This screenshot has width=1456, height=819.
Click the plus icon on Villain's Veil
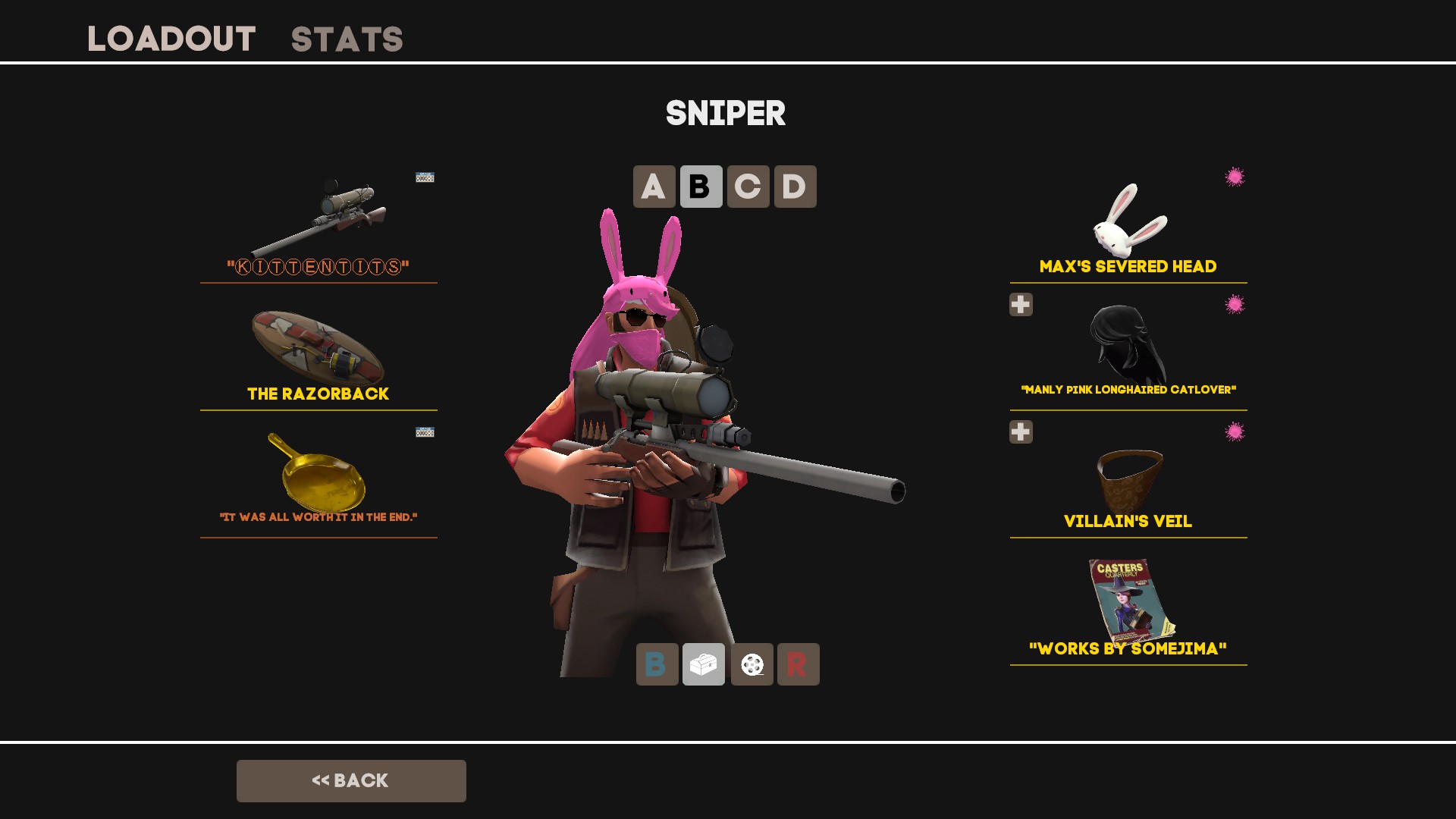click(1021, 432)
